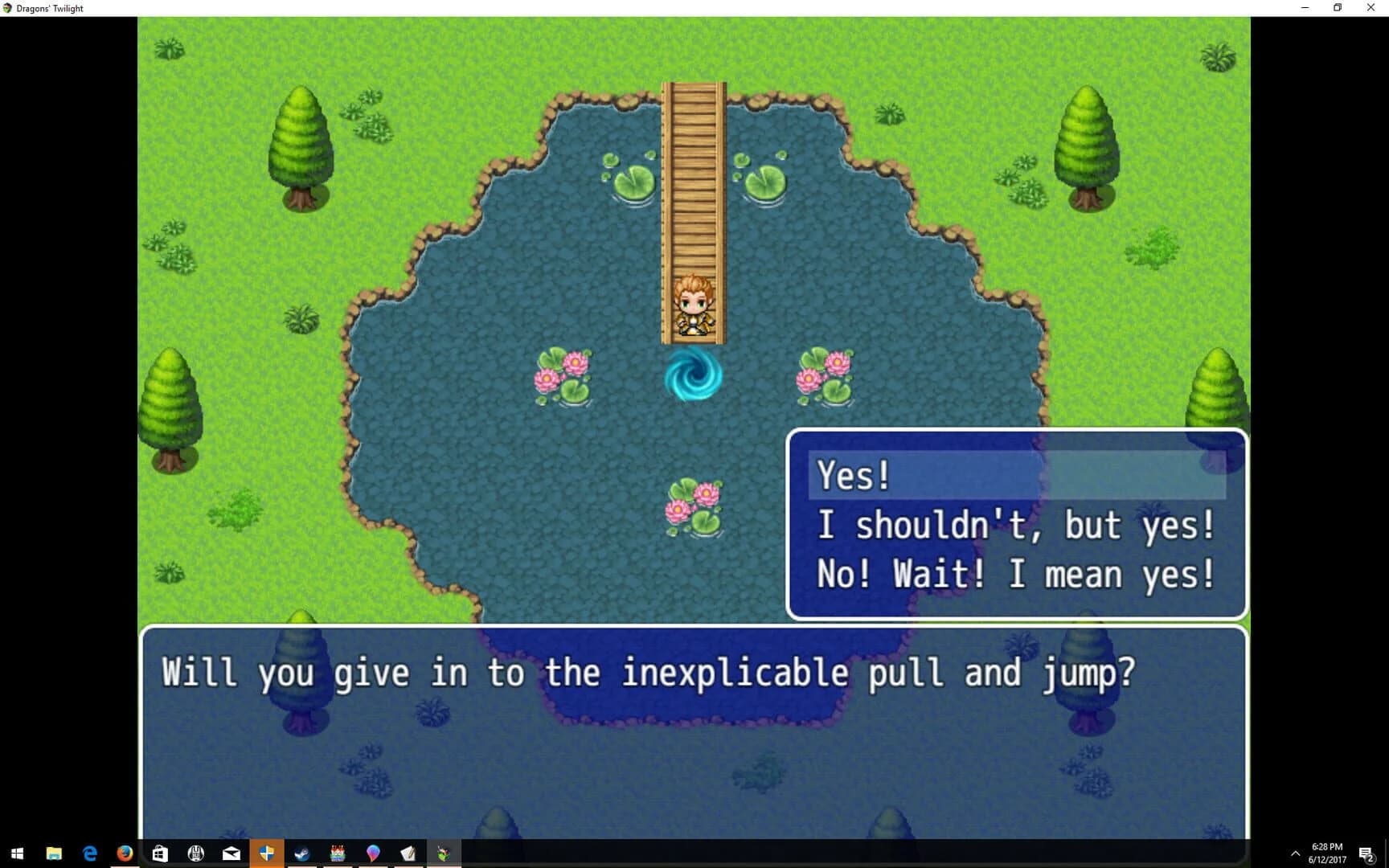
Task: Open Microsoft Edge browser
Action: click(89, 854)
